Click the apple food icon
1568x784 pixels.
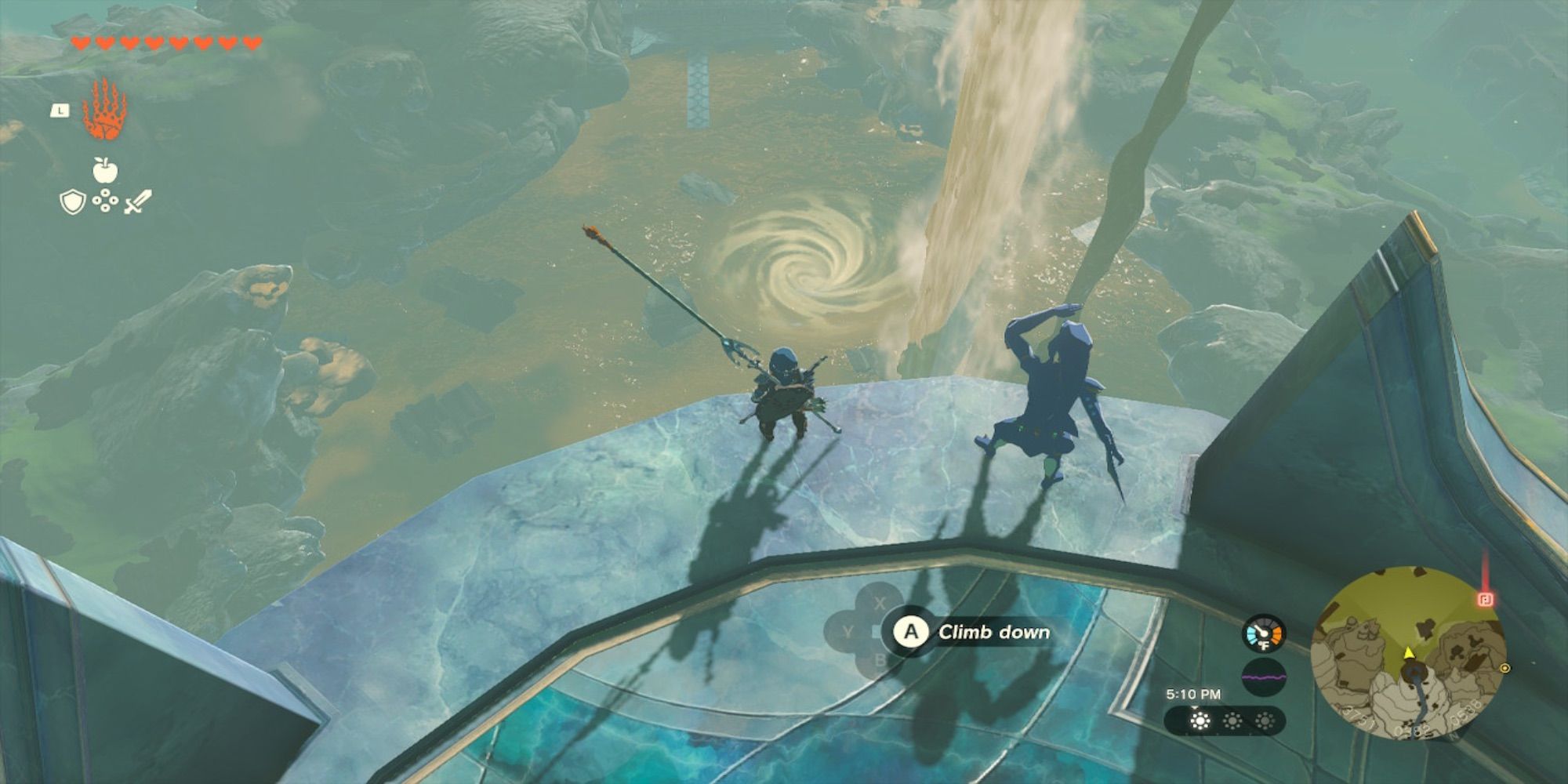tap(104, 169)
